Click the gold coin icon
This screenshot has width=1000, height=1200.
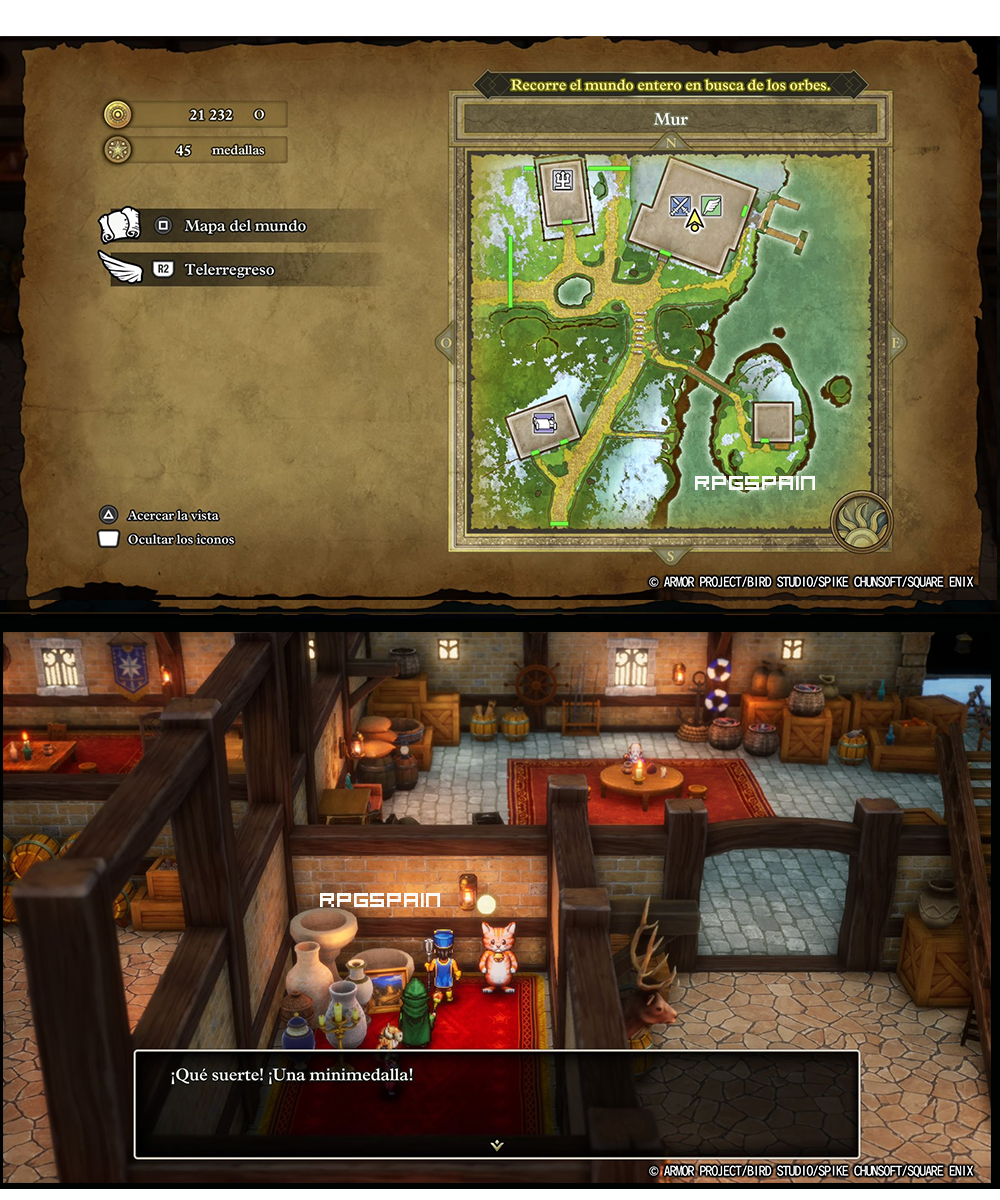click(x=118, y=115)
